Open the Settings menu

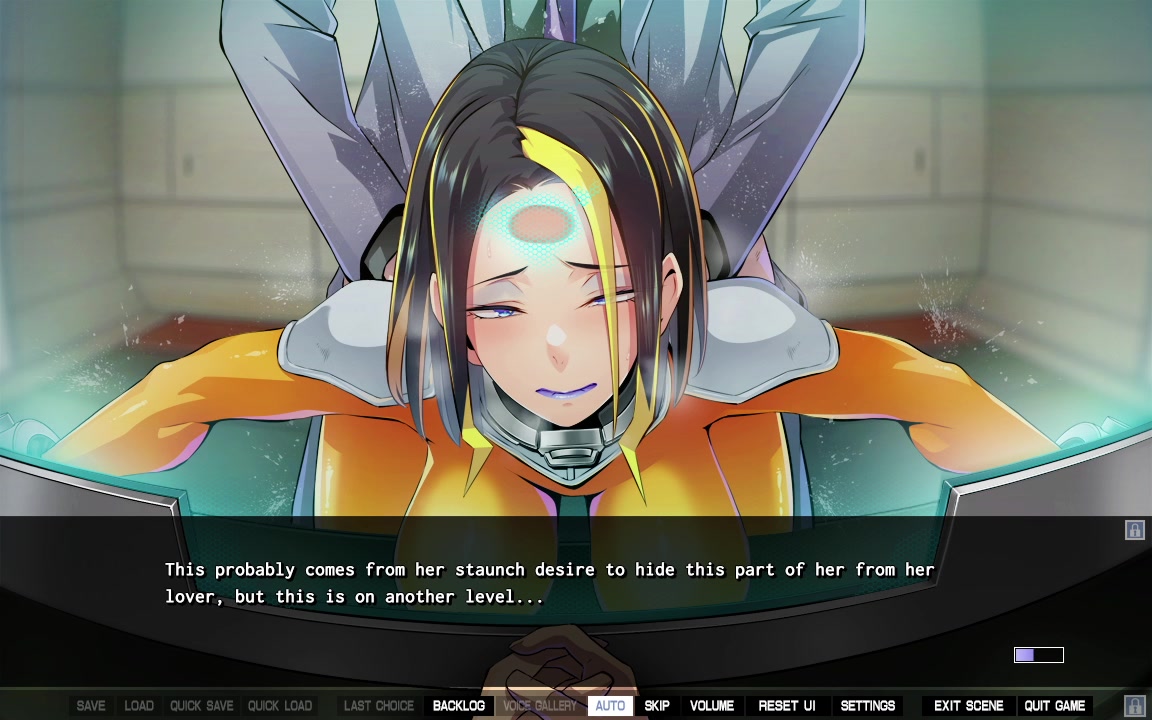click(x=868, y=706)
